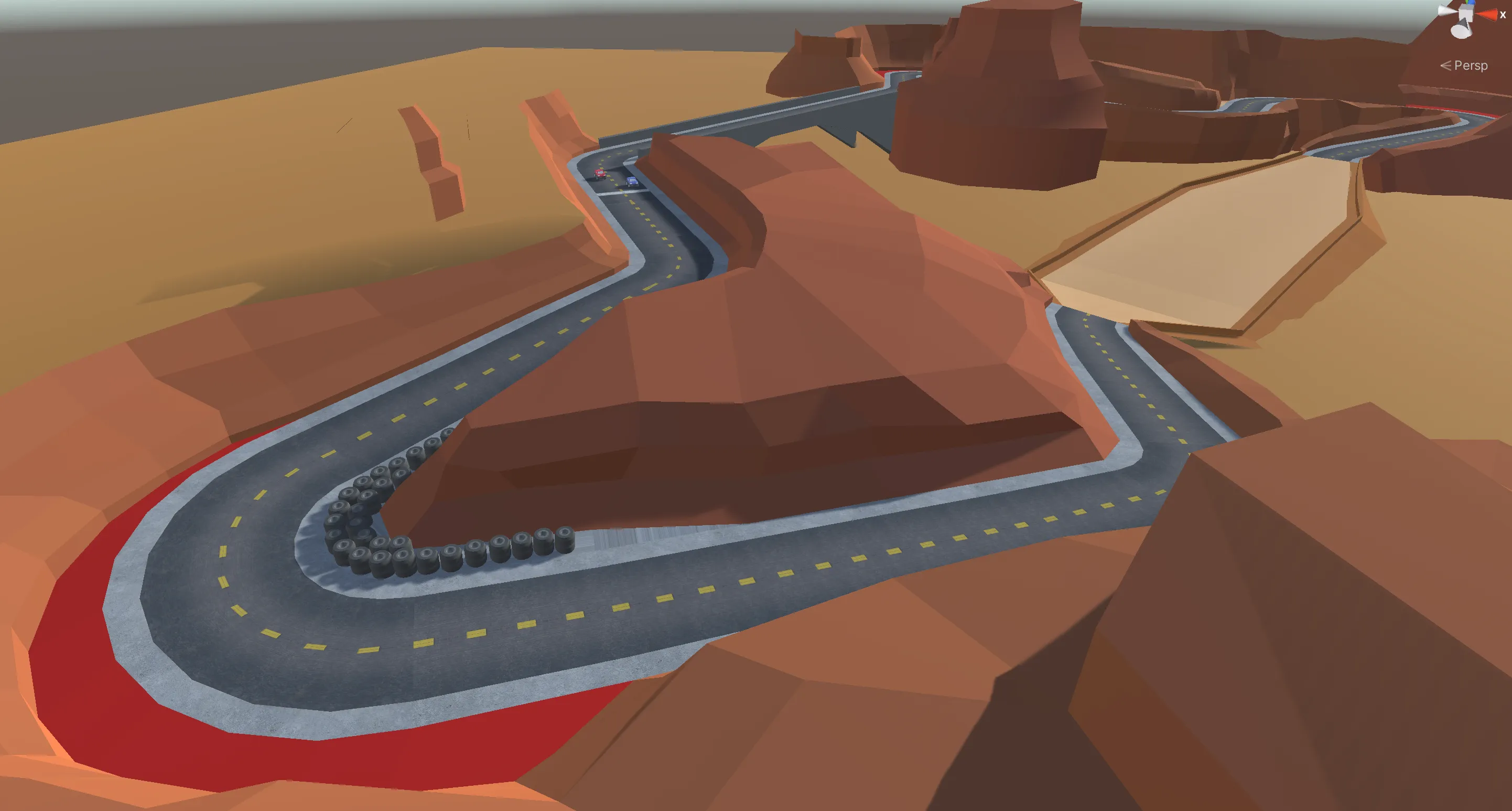The image size is (1512, 811).
Task: Click the blue Z axis cone on the scene gizmo
Action: [1472, 2]
